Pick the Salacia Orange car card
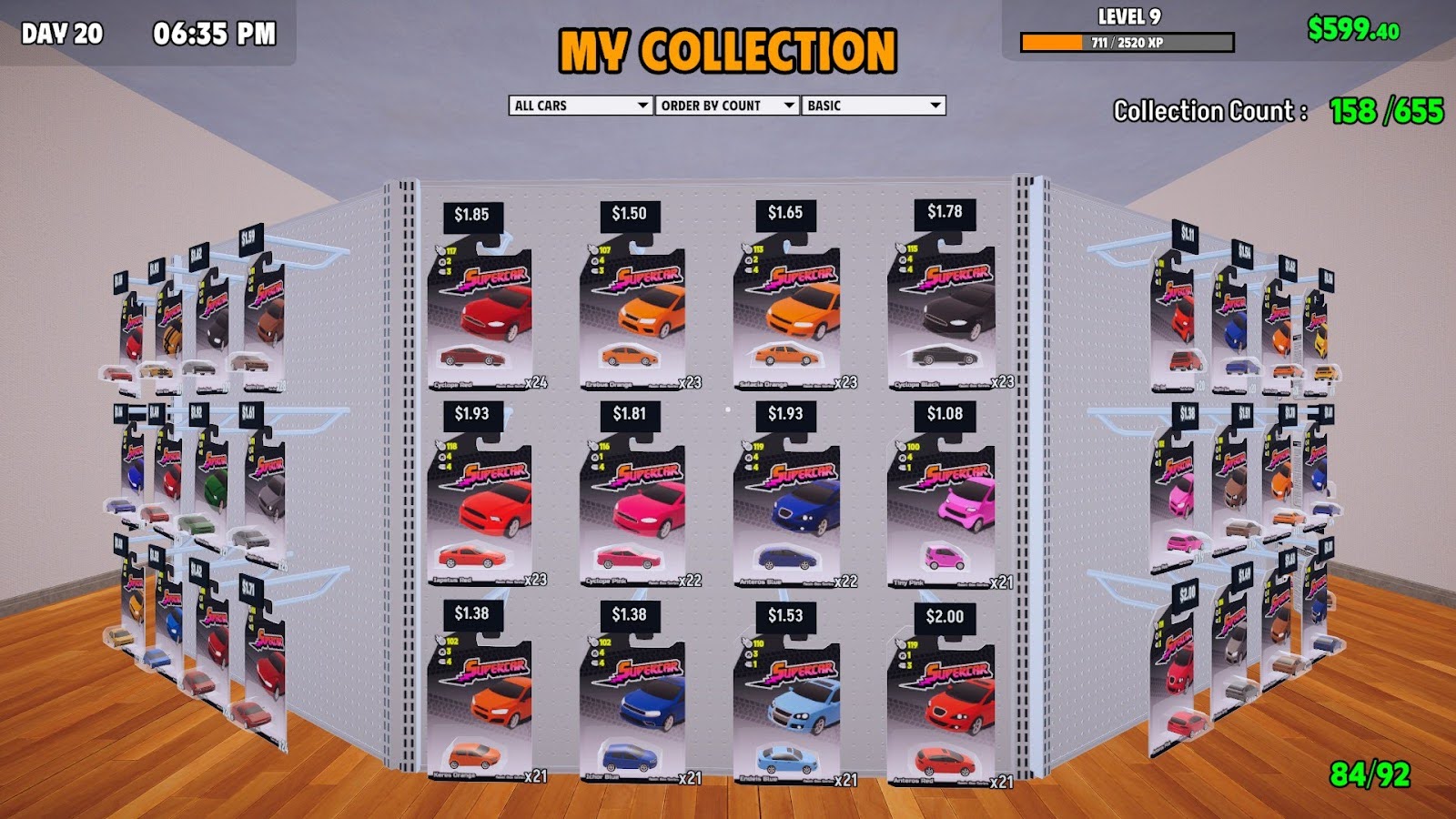 787,314
